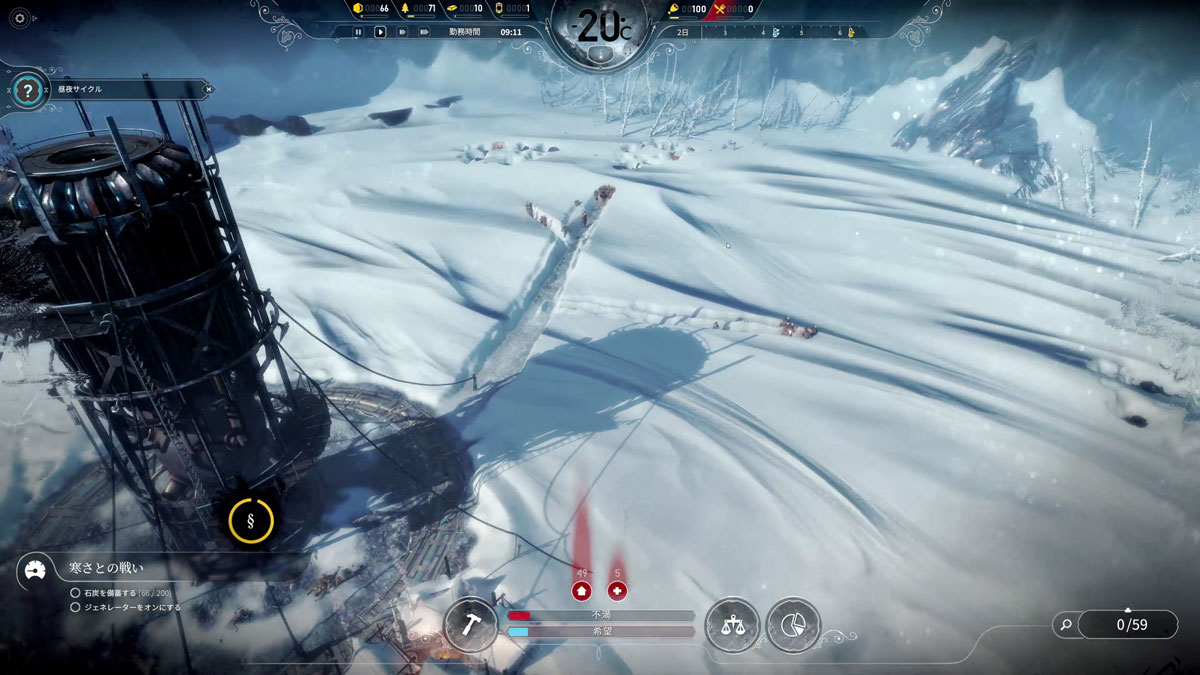Image resolution: width=1200 pixels, height=675 pixels.
Task: Open the economy pie chart overview
Action: (x=793, y=625)
